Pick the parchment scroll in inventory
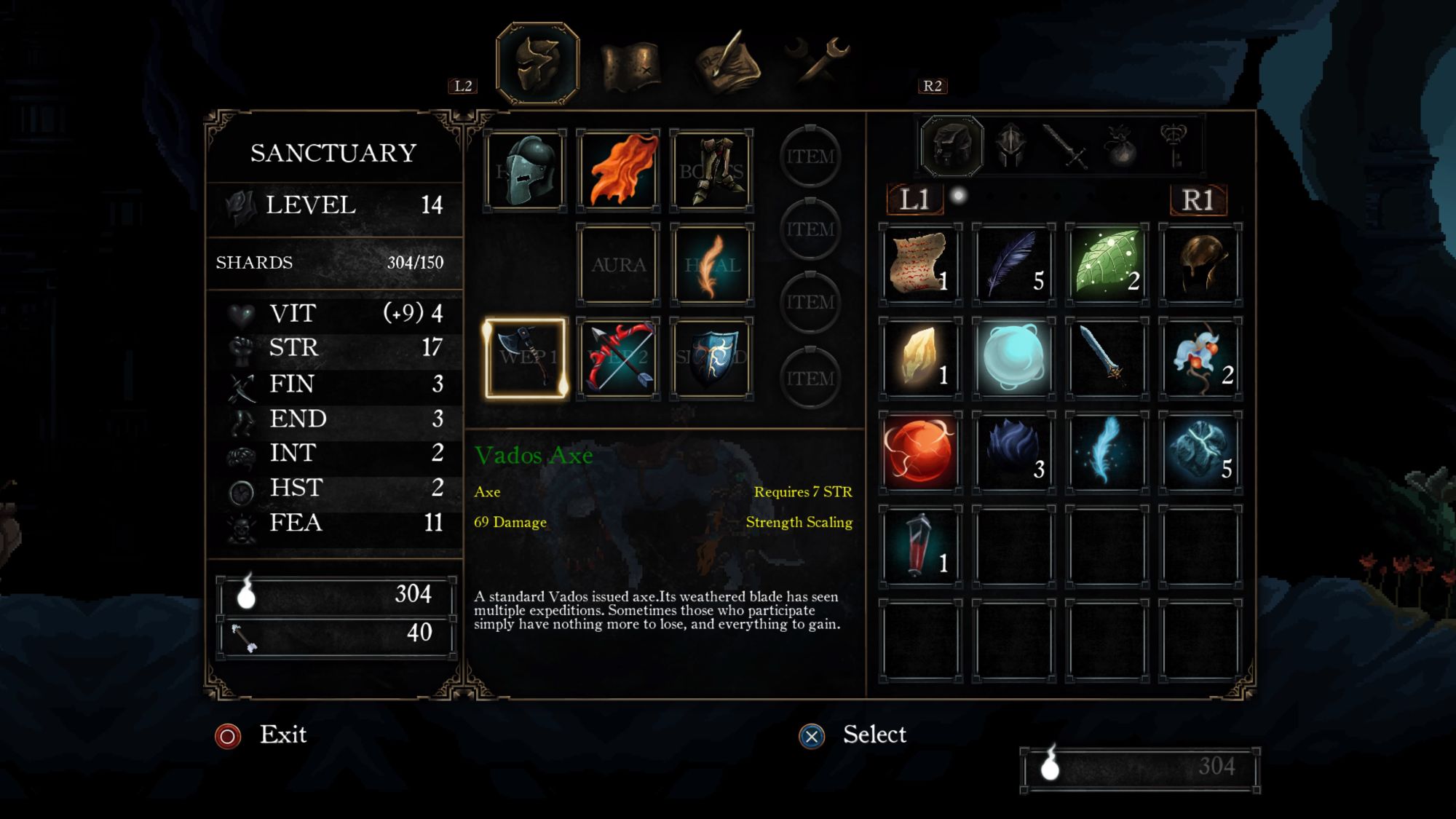The image size is (1456, 819). click(920, 264)
